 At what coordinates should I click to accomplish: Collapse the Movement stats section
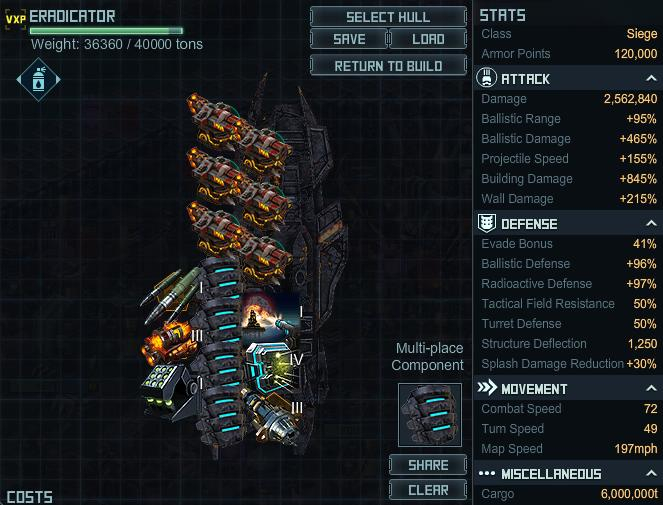click(x=651, y=389)
